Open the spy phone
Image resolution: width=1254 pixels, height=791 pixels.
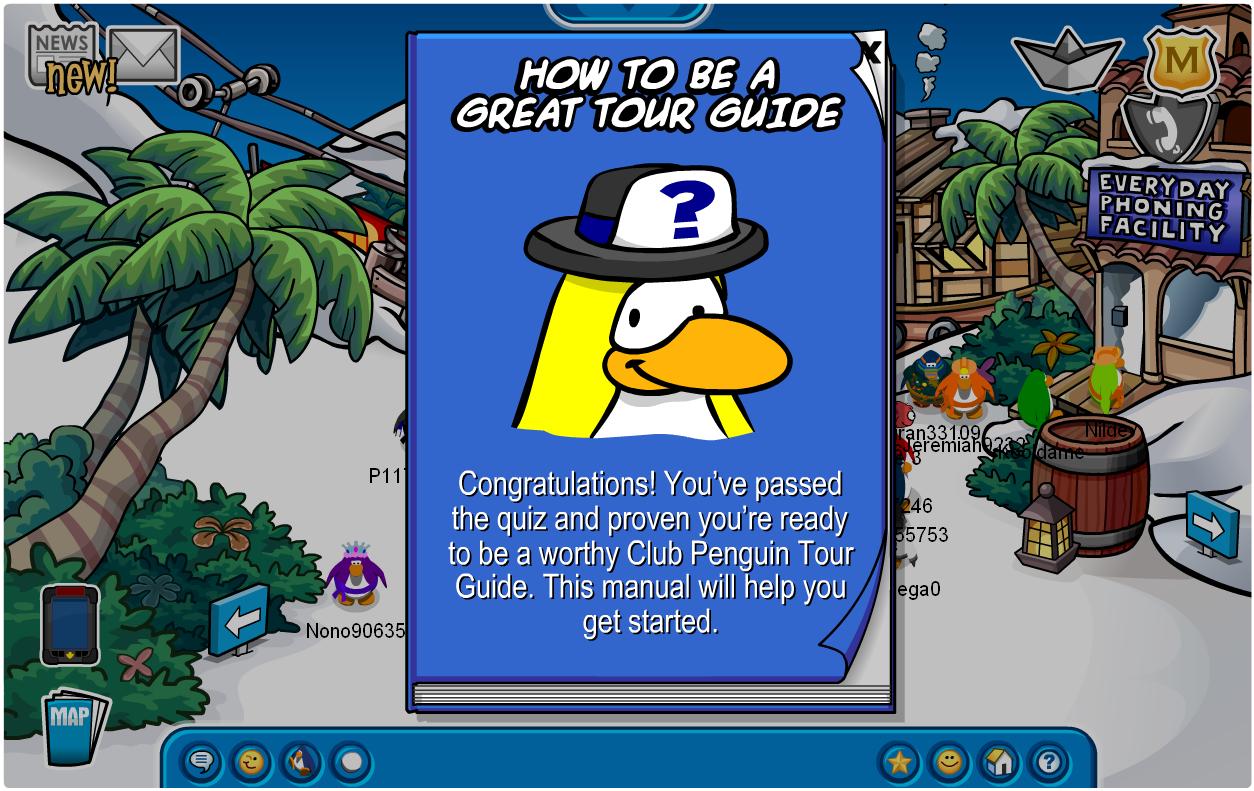pos(69,625)
